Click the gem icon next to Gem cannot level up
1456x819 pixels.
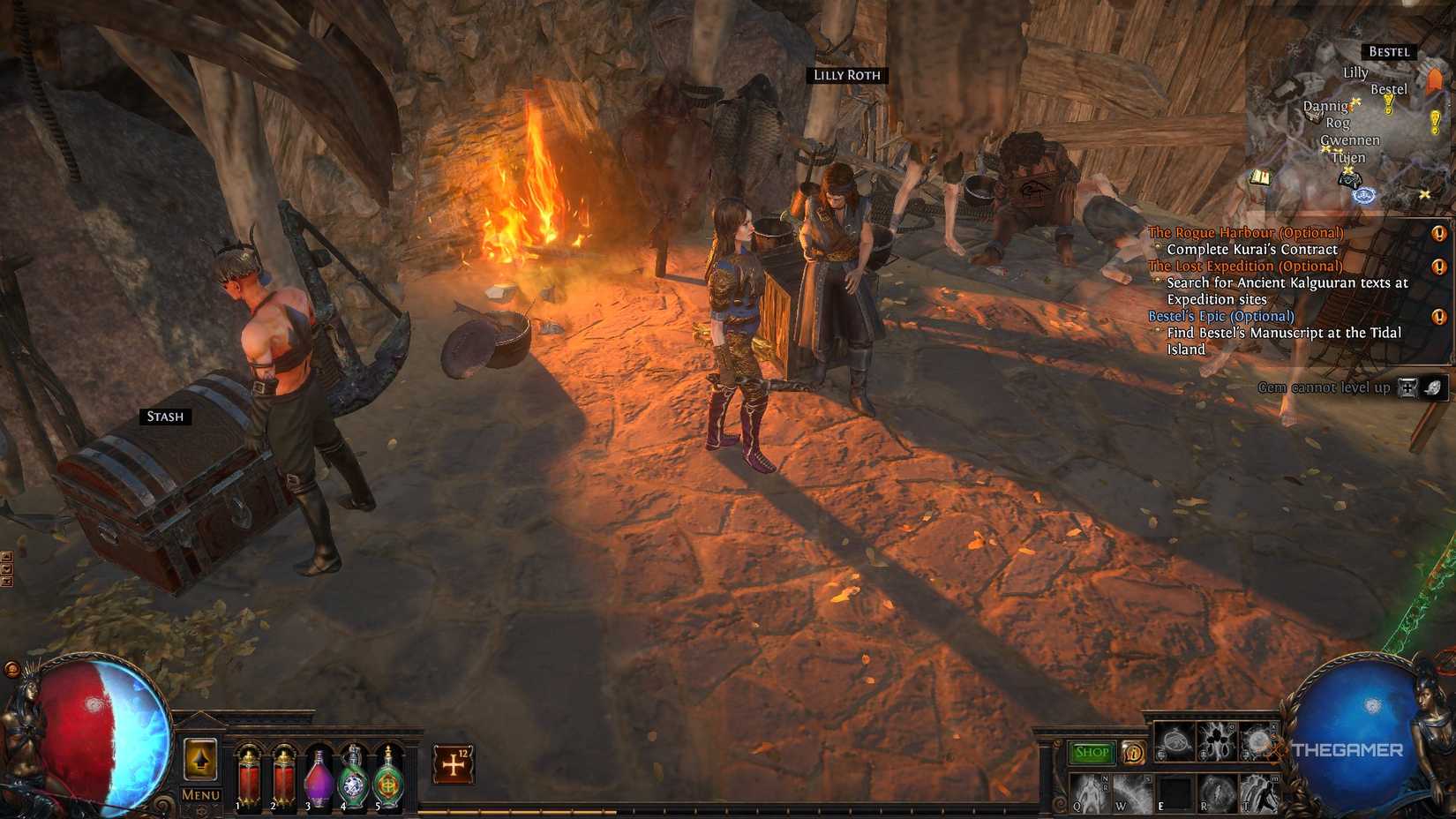1436,387
